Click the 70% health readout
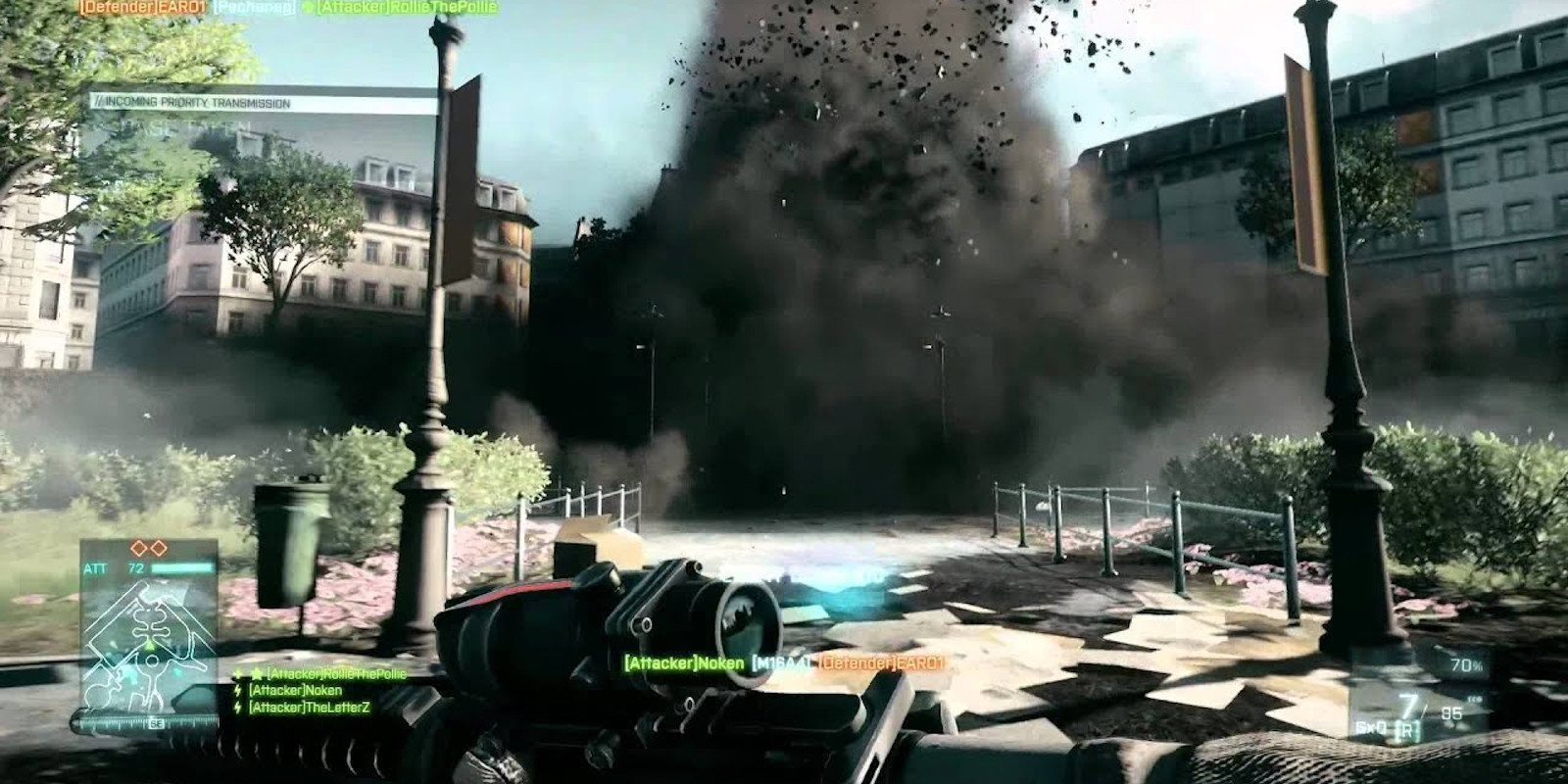The image size is (1568, 784). (x=1465, y=663)
